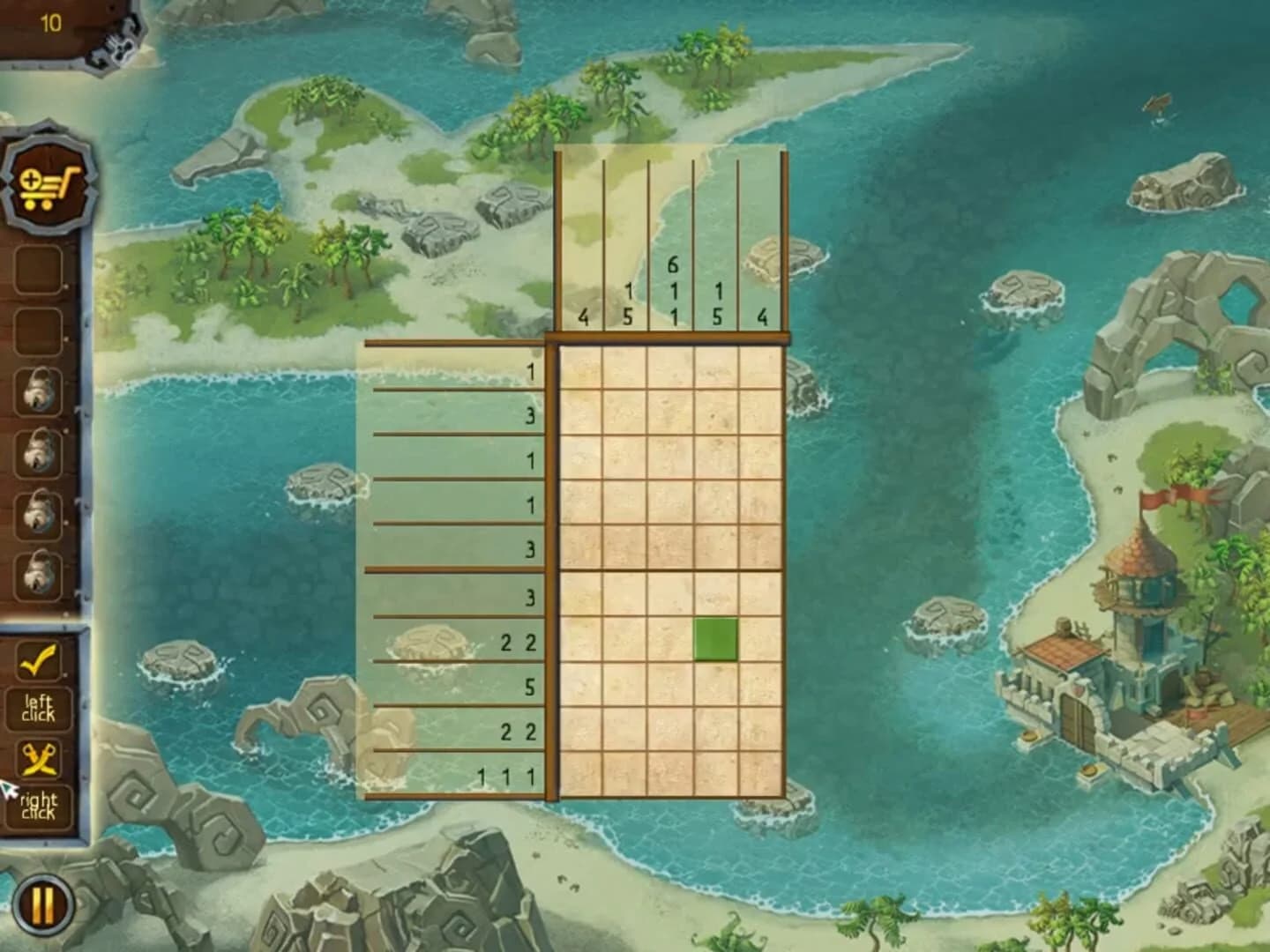1270x952 pixels.
Task: Select the checkmark fill tool
Action: pos(37,661)
